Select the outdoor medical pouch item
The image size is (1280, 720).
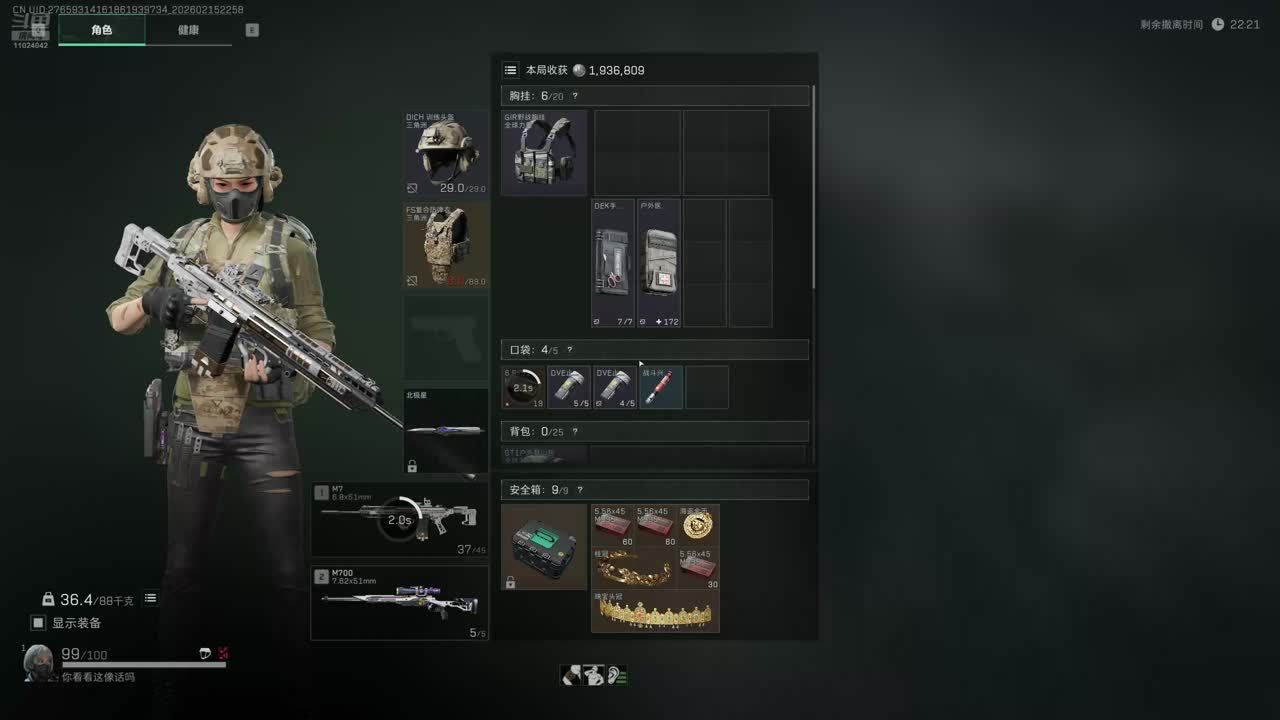(x=659, y=263)
